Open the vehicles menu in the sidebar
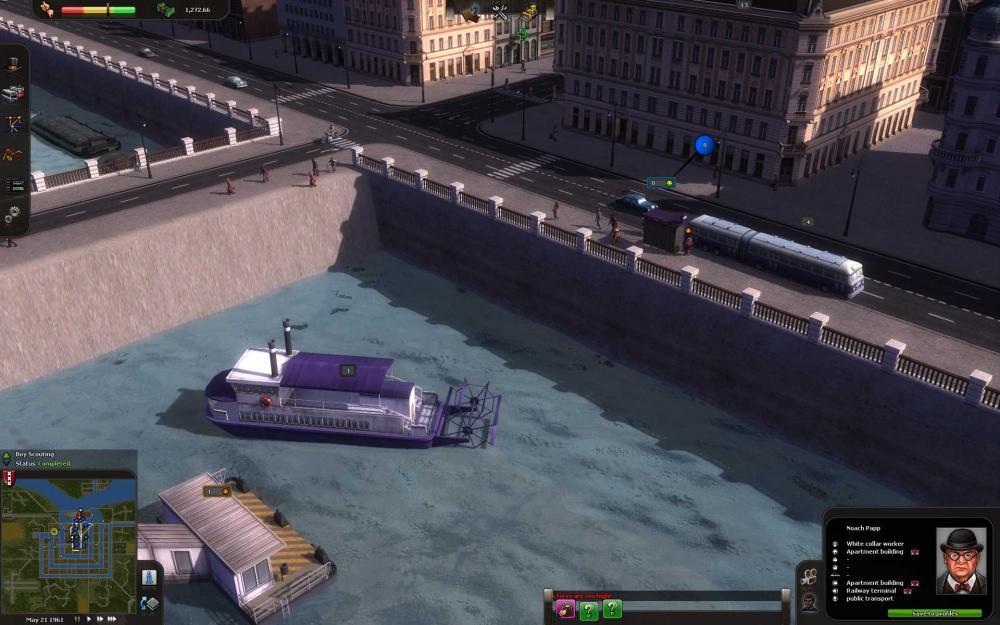 tap(13, 93)
